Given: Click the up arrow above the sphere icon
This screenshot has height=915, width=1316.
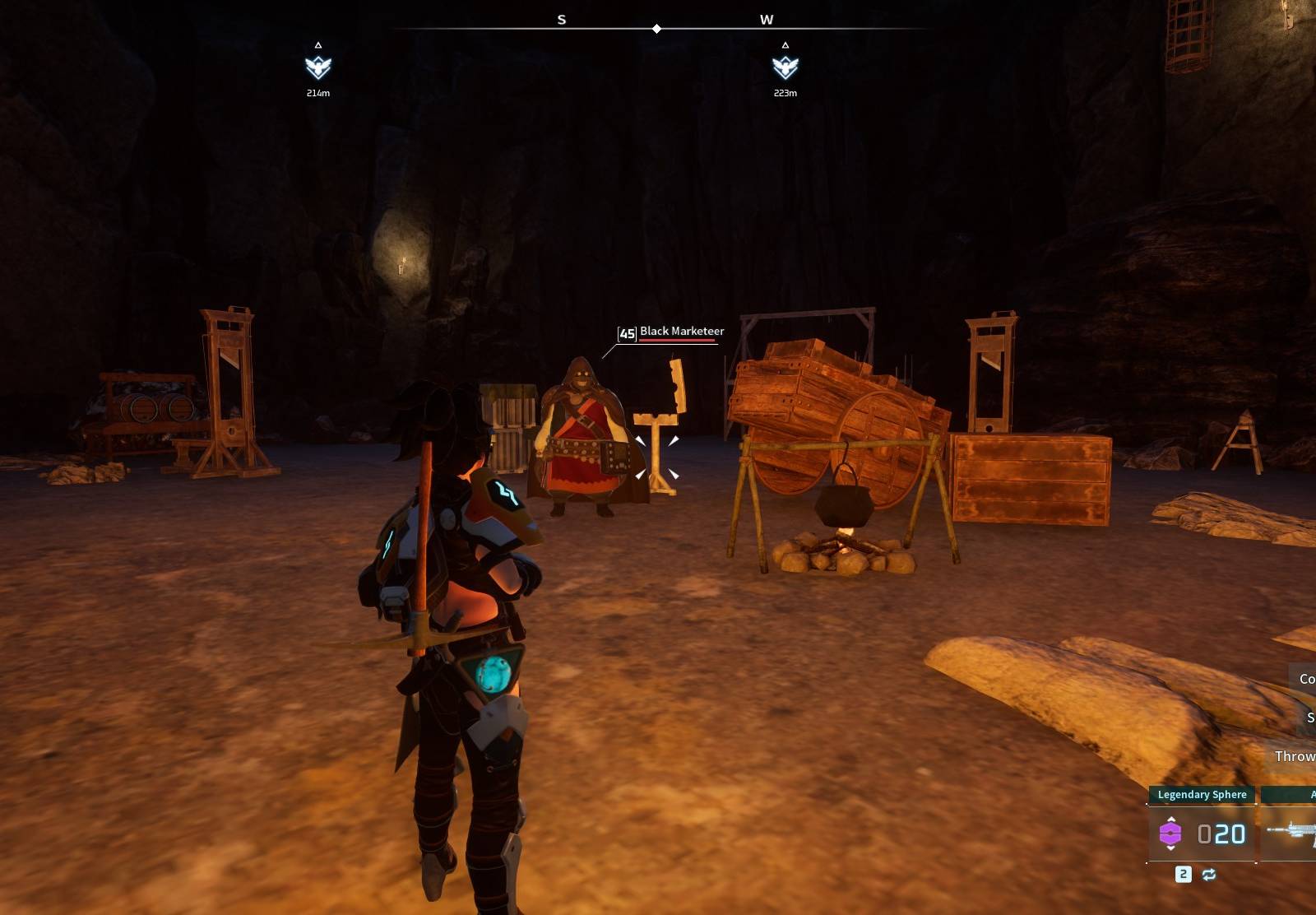Looking at the screenshot, I should (x=1171, y=819).
